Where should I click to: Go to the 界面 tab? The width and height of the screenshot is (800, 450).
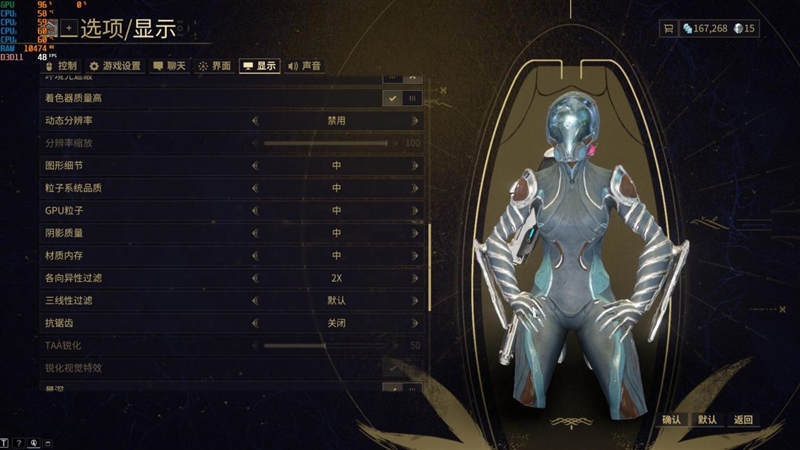point(214,66)
